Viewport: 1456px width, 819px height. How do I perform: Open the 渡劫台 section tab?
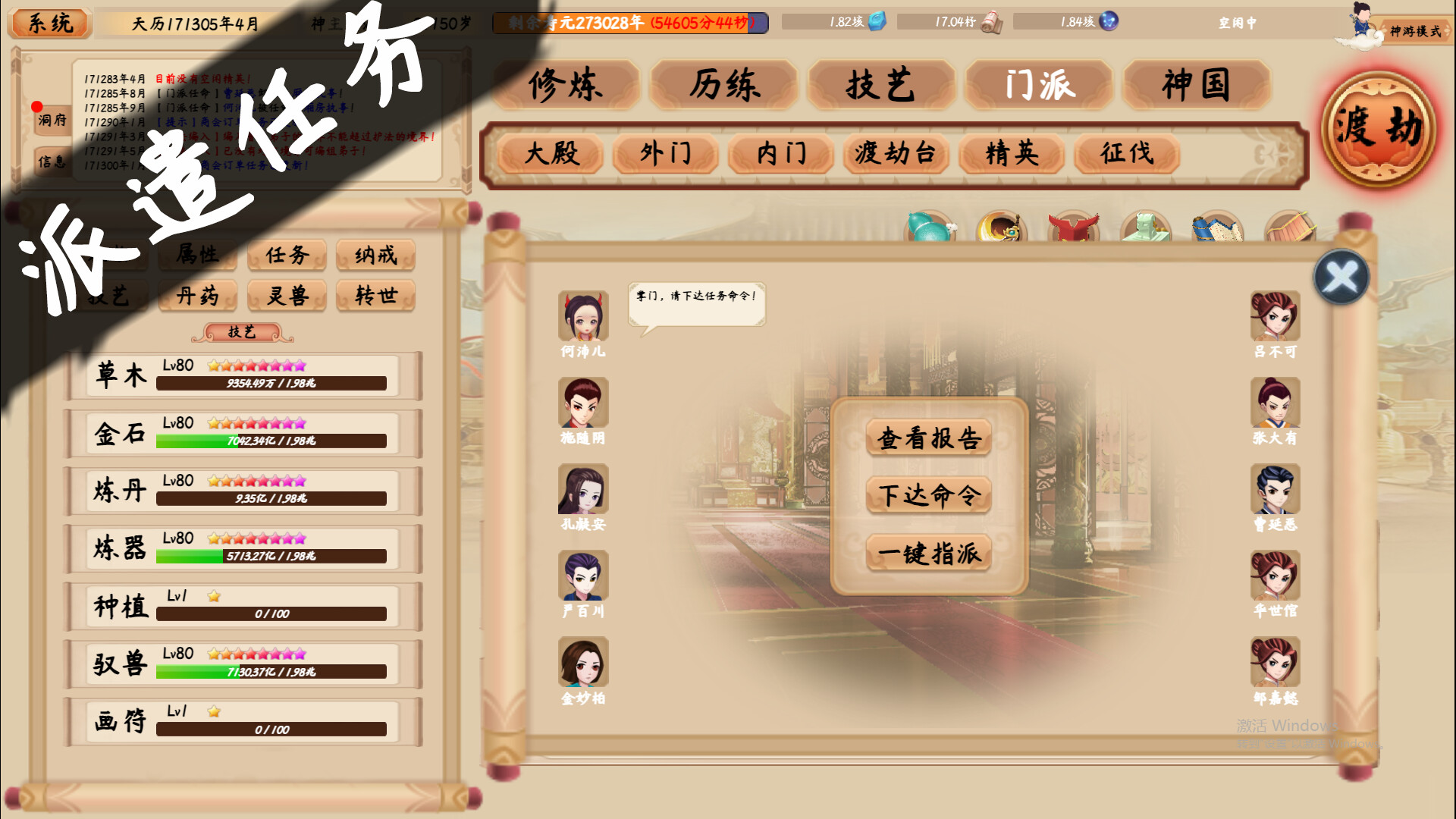click(895, 155)
